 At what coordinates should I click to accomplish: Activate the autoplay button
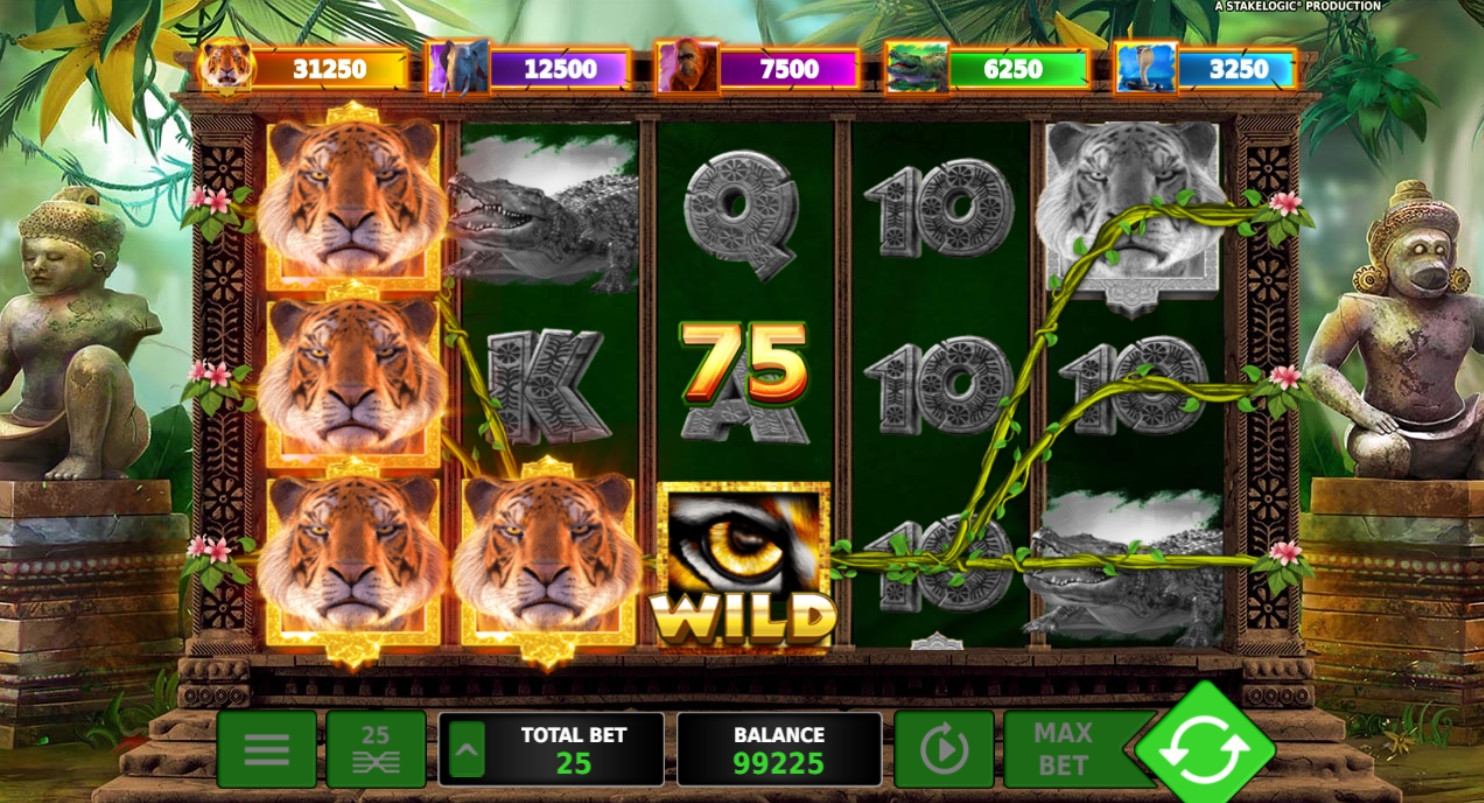coord(943,749)
